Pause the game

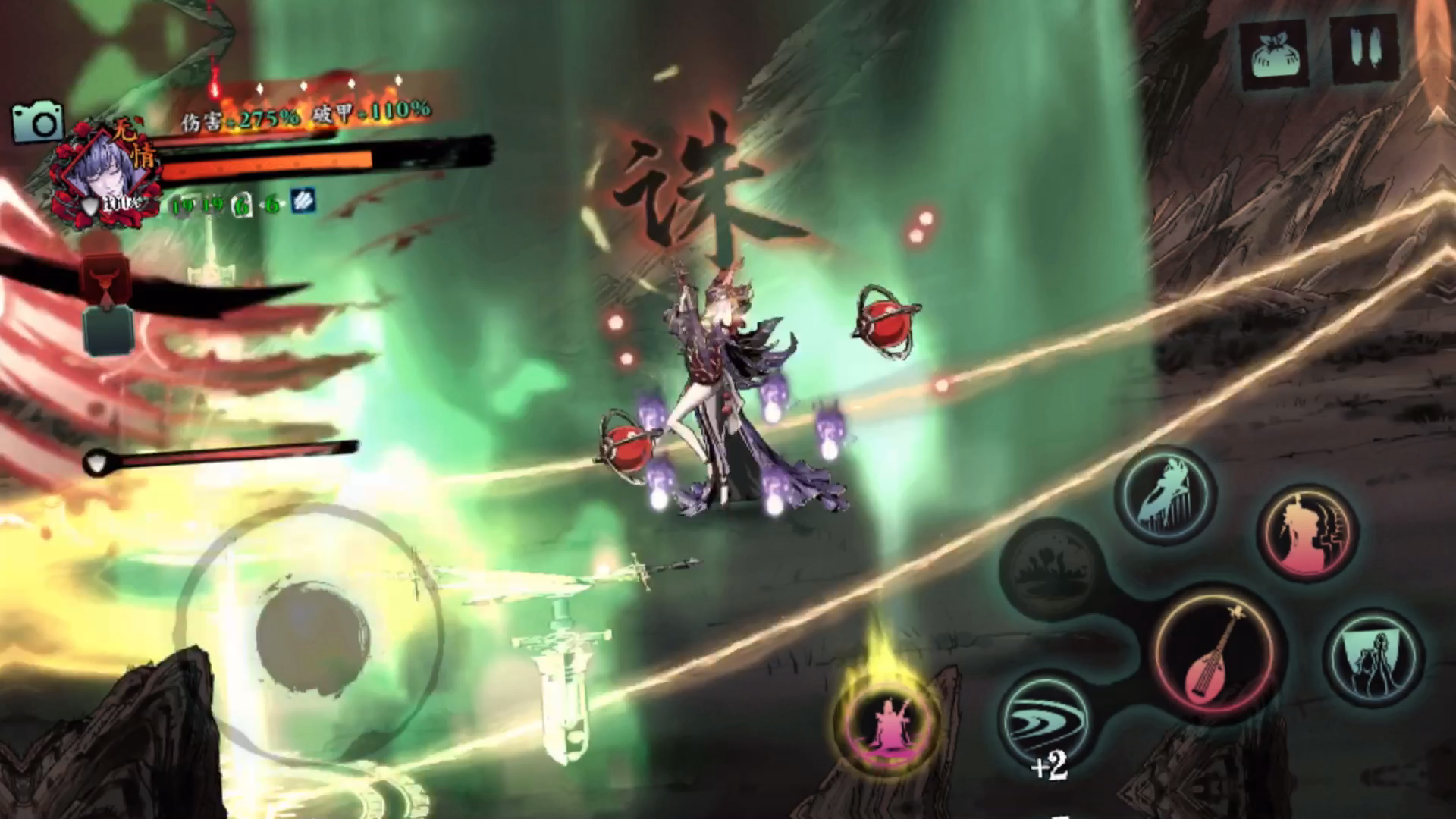[1362, 49]
